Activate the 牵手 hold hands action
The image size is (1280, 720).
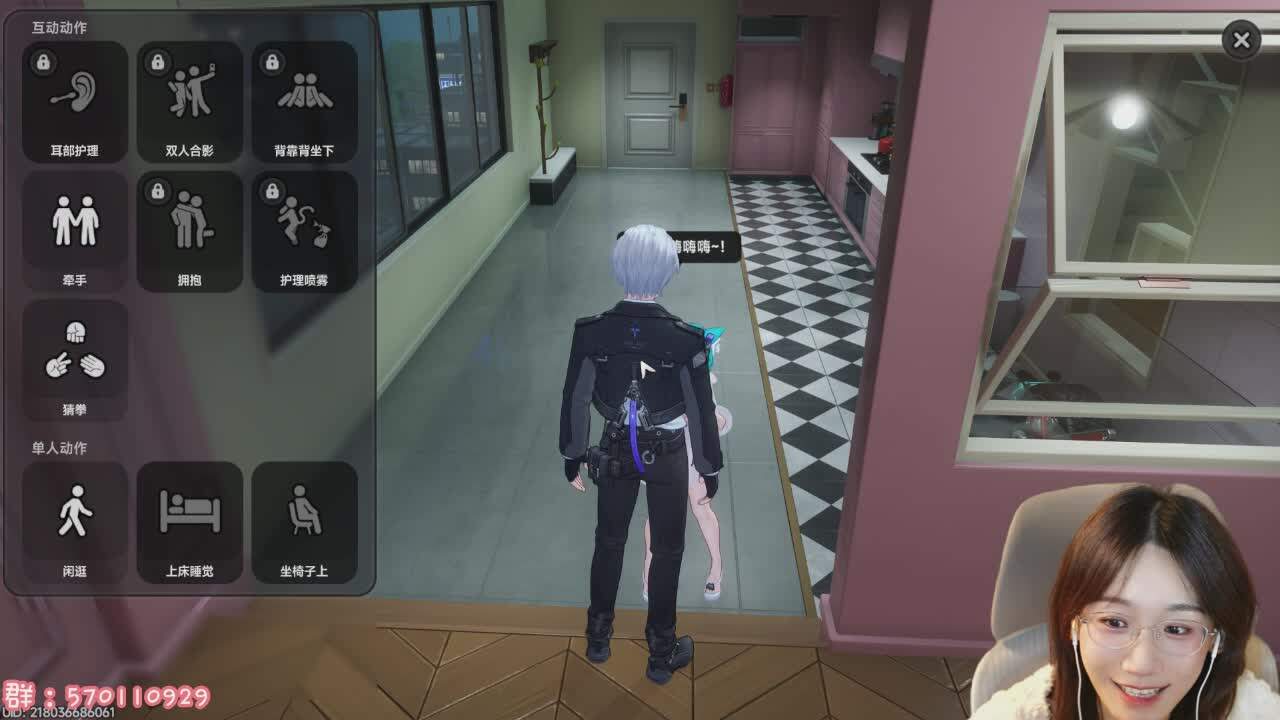[x=75, y=231]
